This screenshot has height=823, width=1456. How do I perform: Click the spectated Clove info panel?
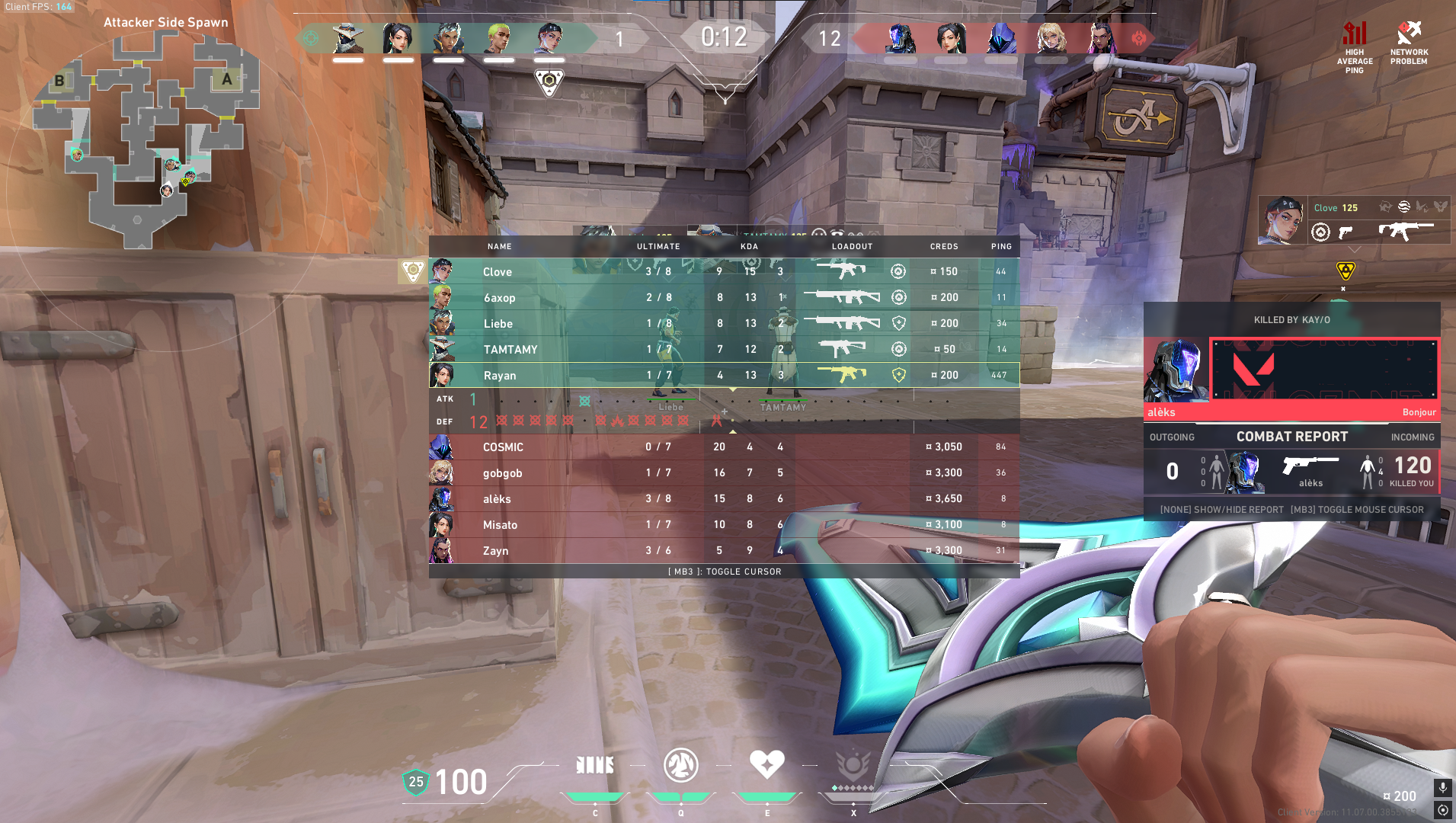(x=1354, y=219)
